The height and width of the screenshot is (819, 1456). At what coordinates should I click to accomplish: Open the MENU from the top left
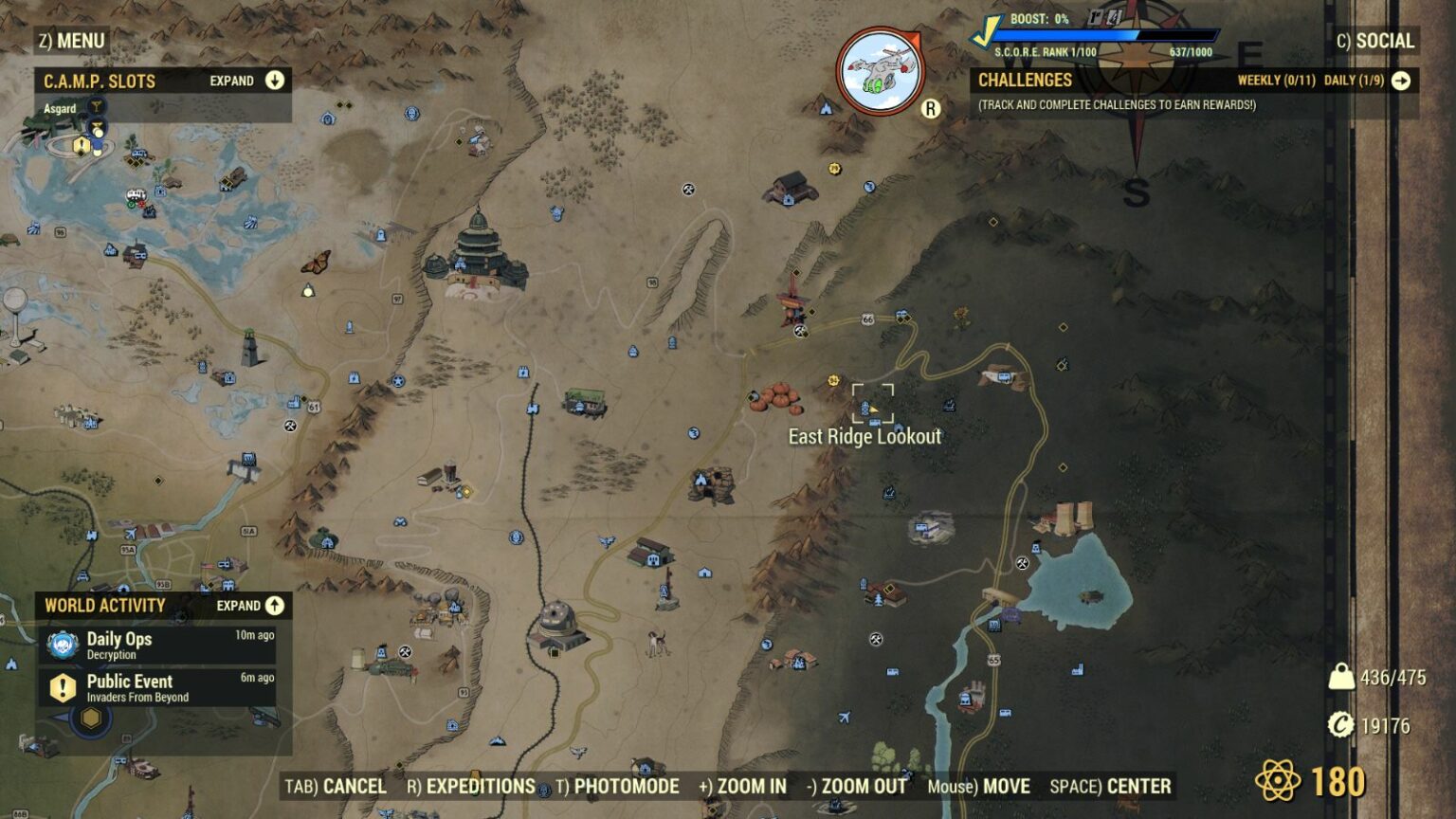pos(71,41)
